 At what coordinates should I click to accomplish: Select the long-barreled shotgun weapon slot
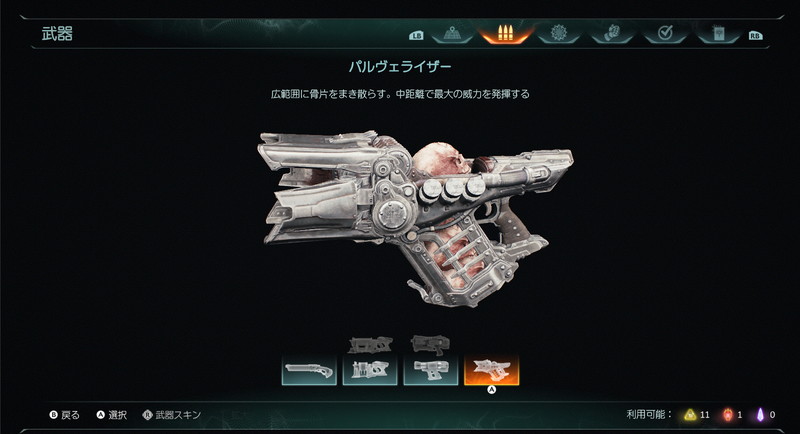pyautogui.click(x=309, y=370)
